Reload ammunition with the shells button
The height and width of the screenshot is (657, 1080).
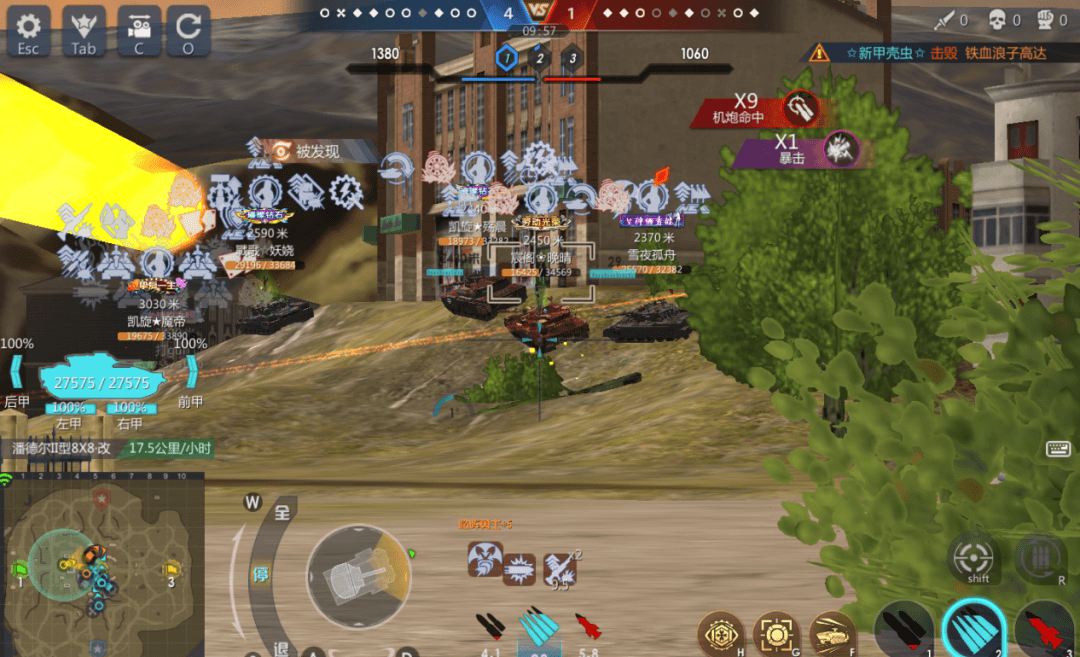(1041, 558)
